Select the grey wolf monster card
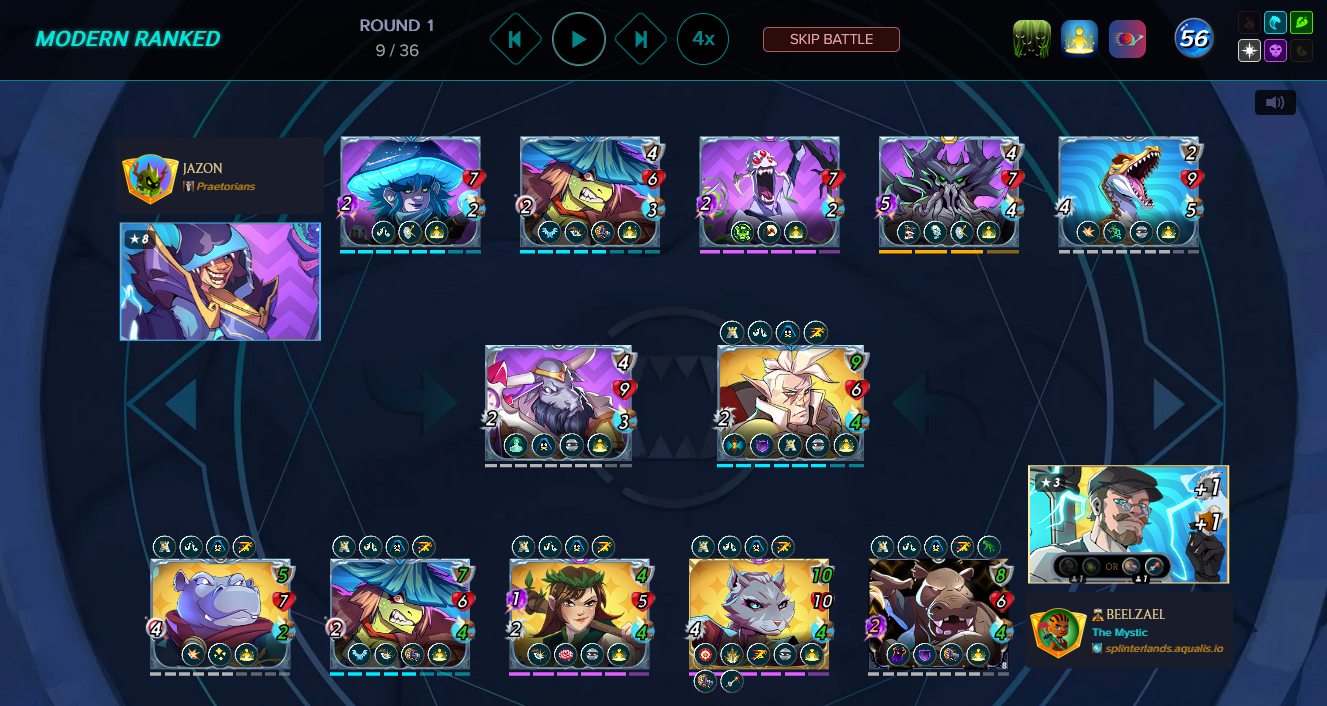 (x=759, y=613)
